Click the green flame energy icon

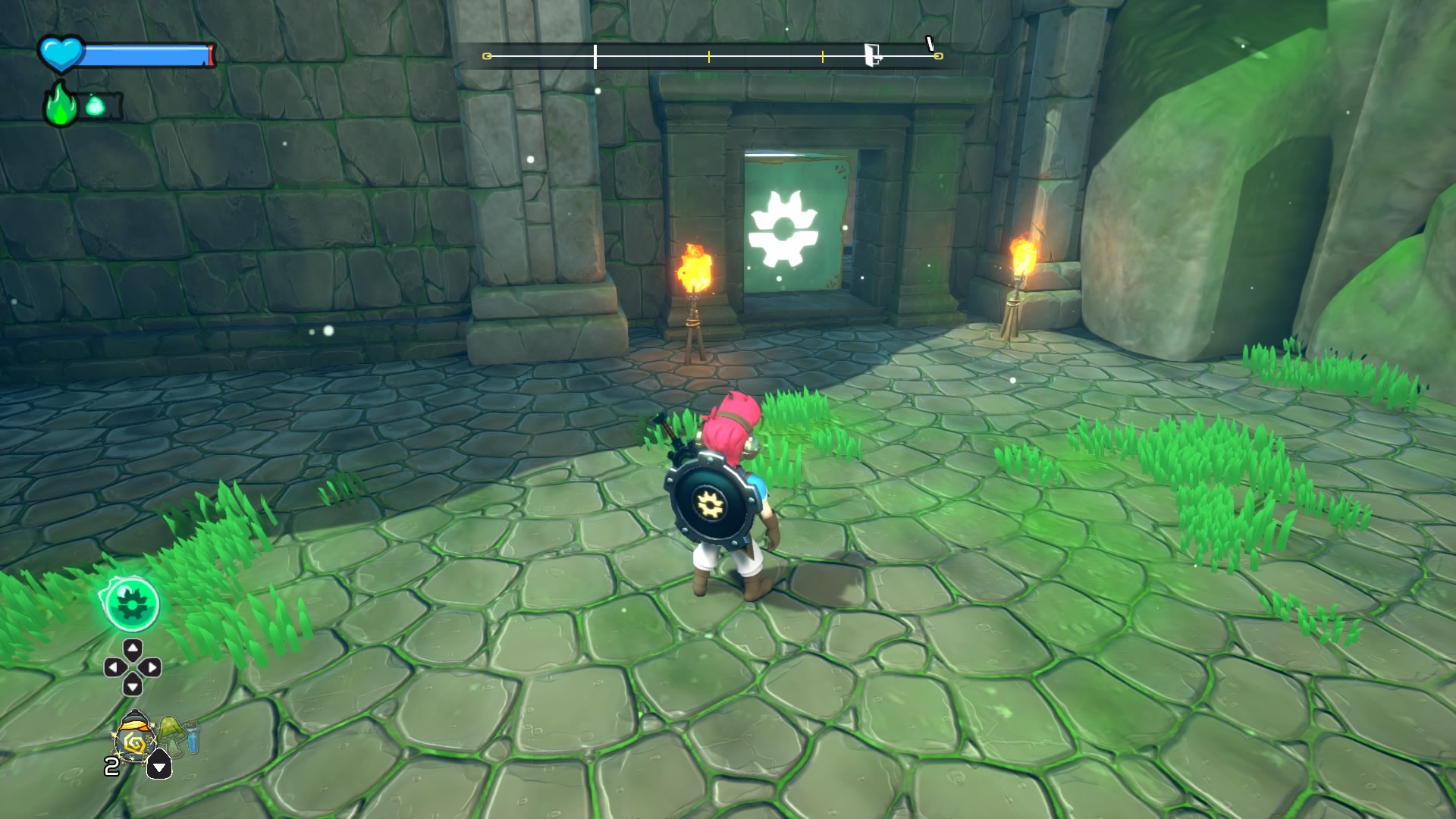pyautogui.click(x=60, y=107)
